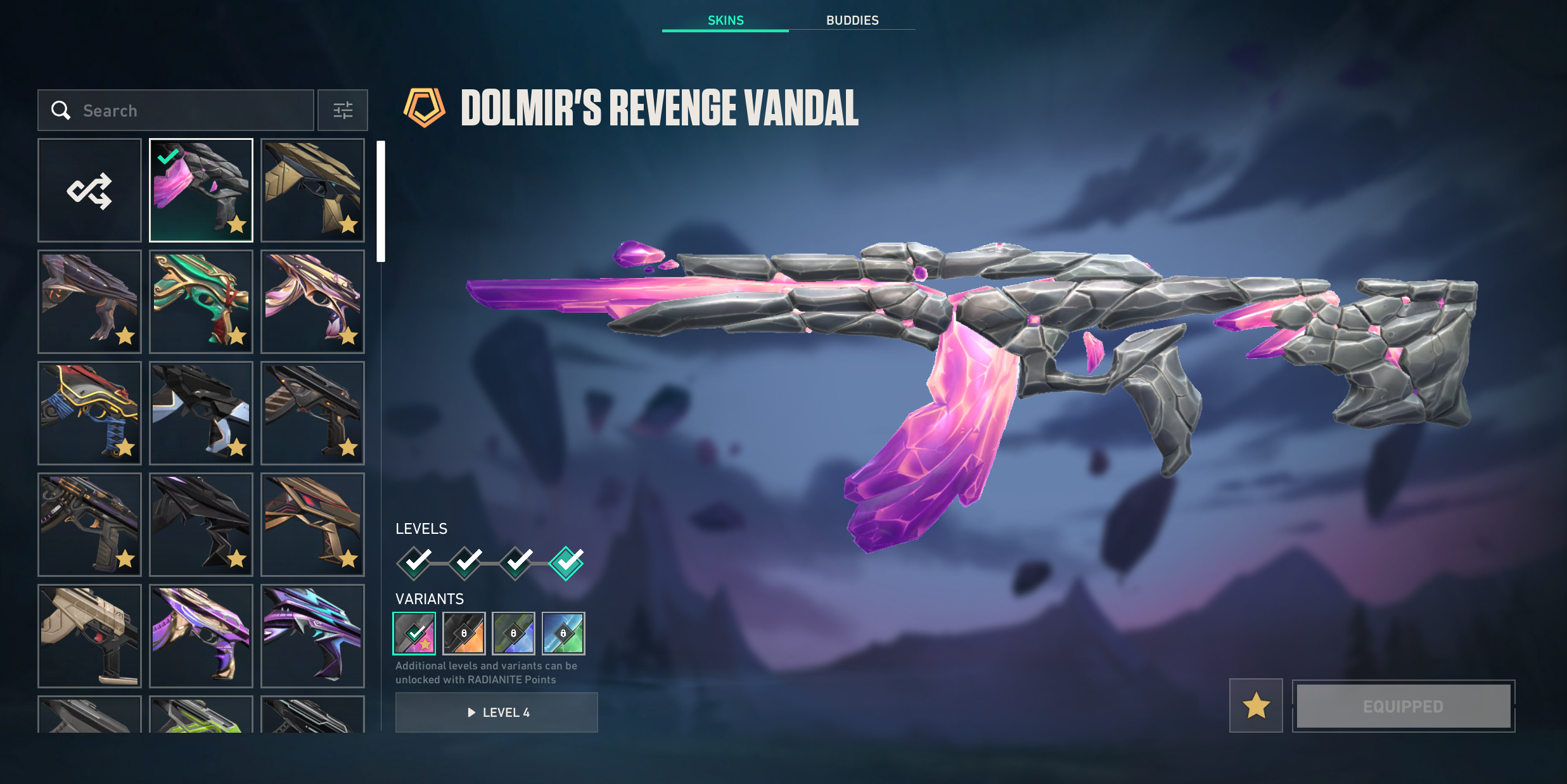Viewport: 1567px width, 784px height.
Task: Pick the green and gold dragon Vandal skin
Action: (x=201, y=301)
